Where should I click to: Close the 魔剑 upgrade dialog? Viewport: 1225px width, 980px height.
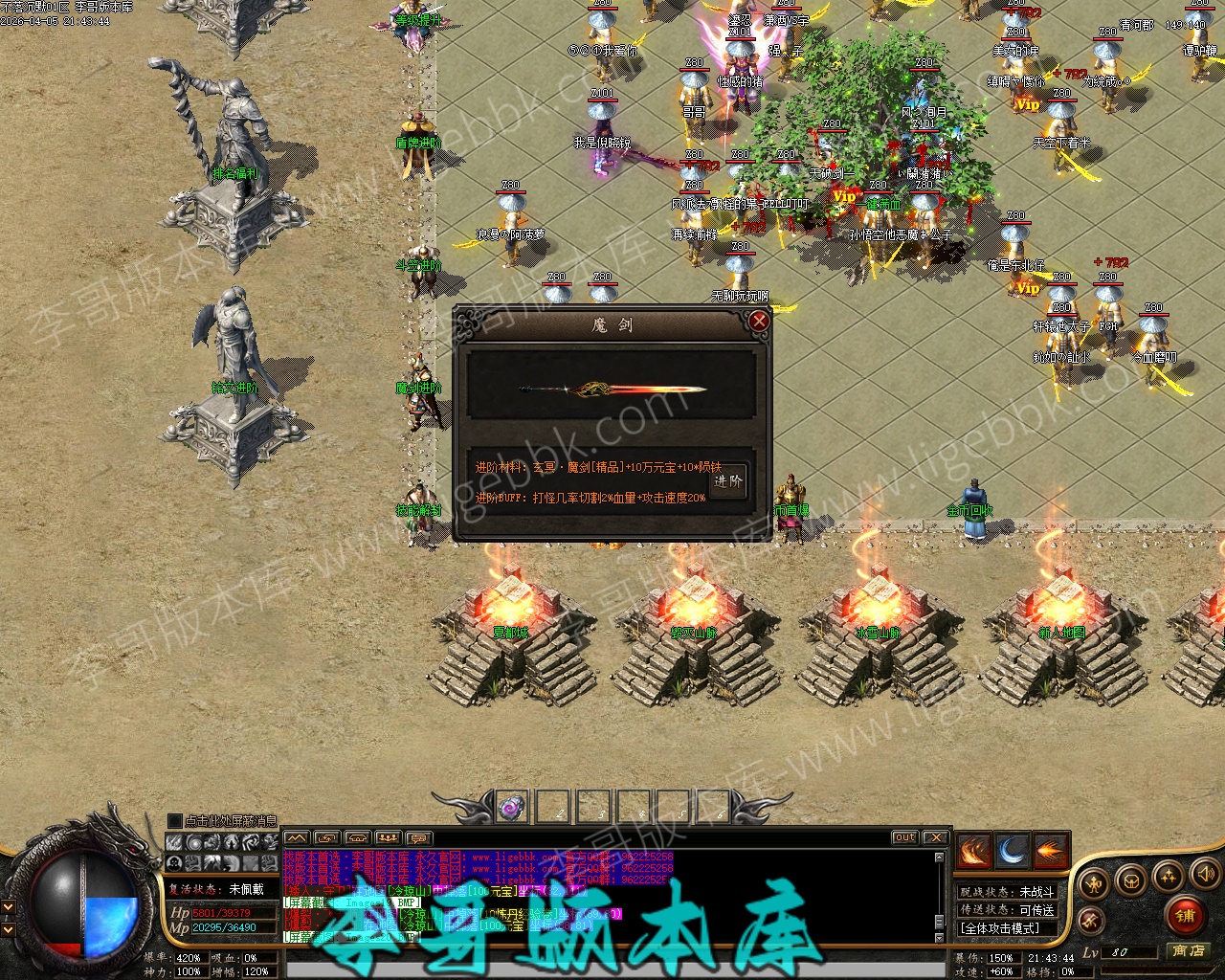pyautogui.click(x=759, y=322)
